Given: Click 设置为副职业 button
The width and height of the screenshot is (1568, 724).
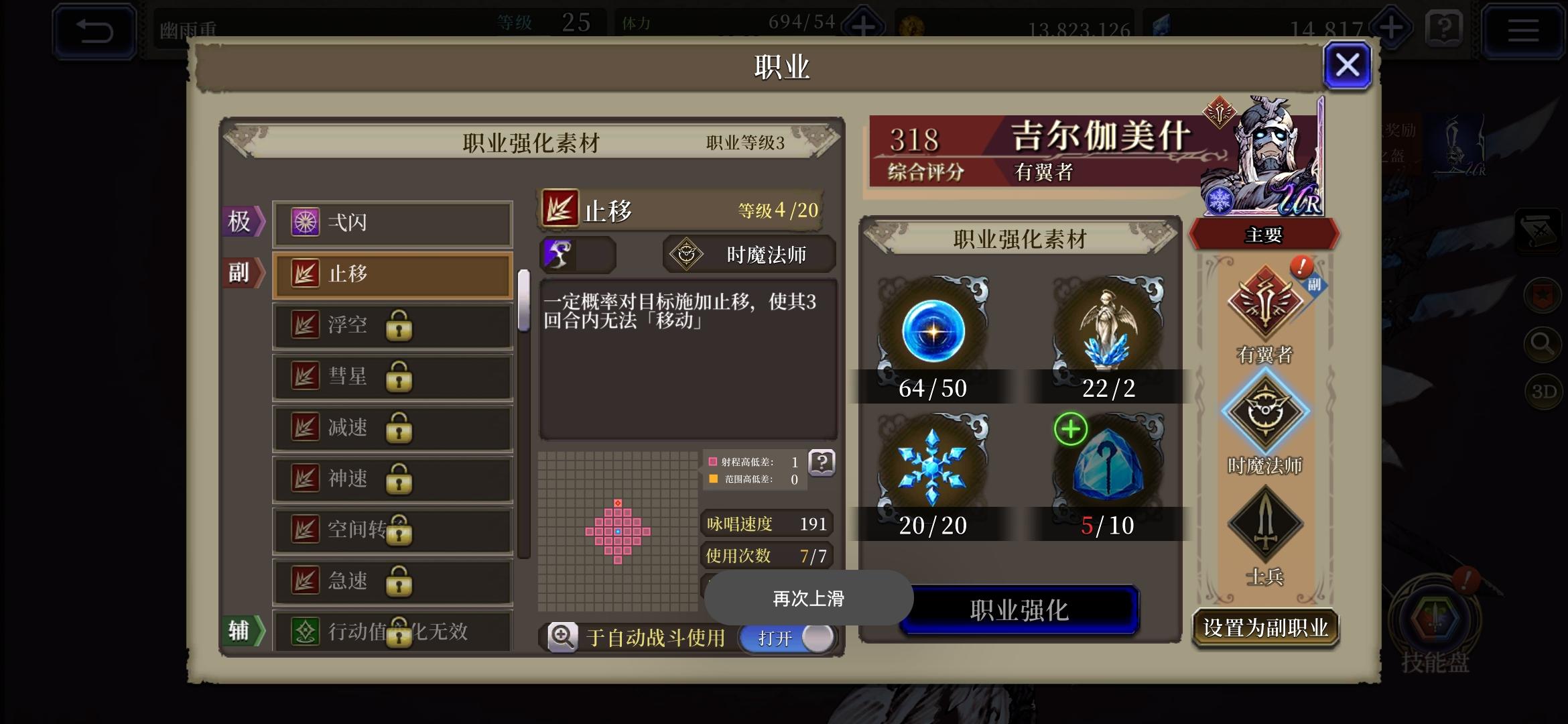Looking at the screenshot, I should [1265, 627].
